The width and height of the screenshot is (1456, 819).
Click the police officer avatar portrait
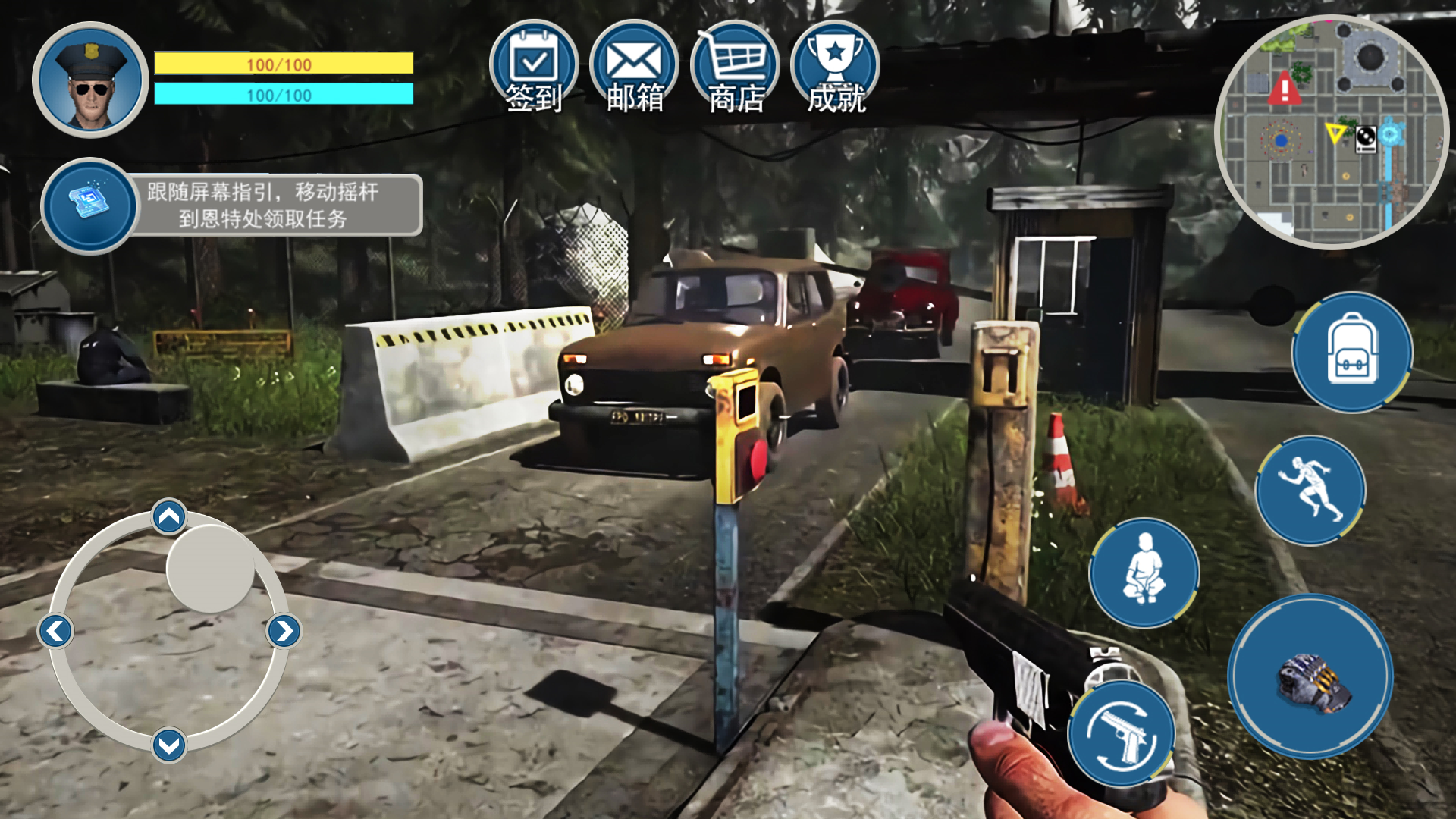click(90, 80)
